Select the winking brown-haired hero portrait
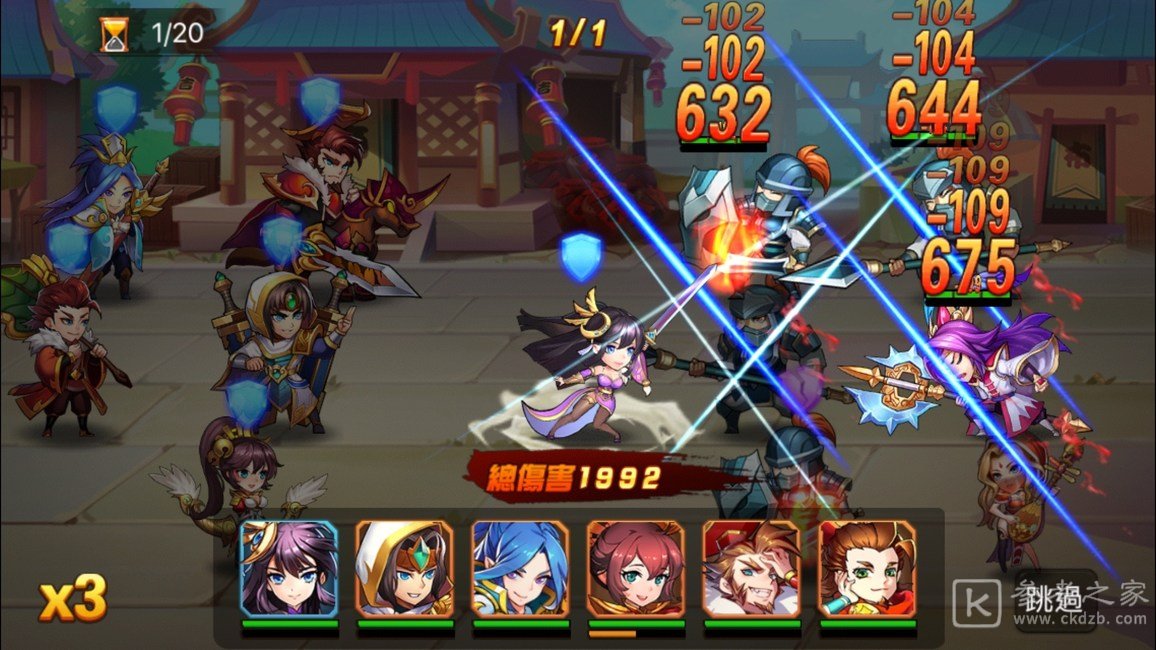 [x=867, y=569]
